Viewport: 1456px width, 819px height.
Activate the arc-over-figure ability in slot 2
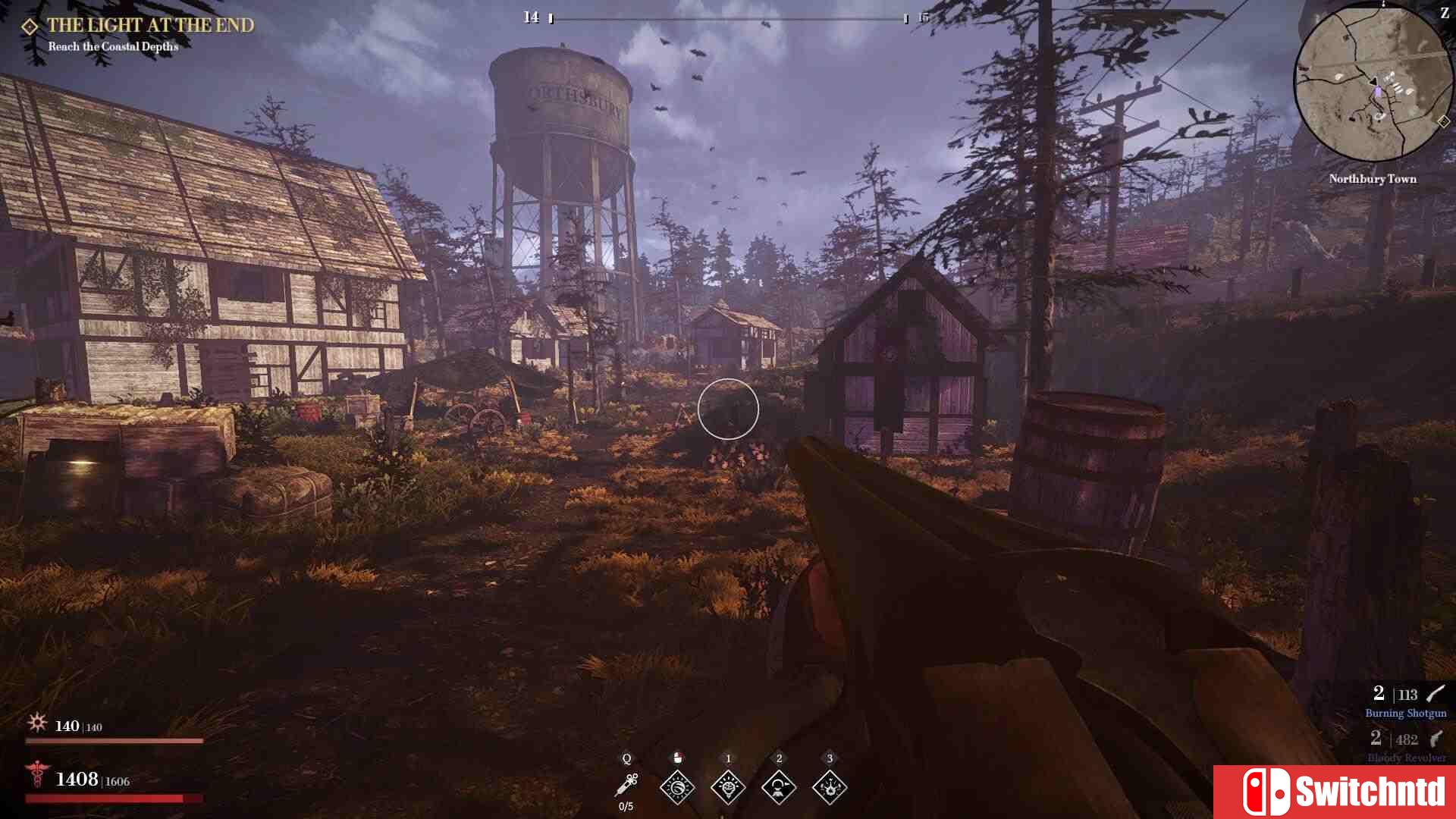(x=779, y=787)
